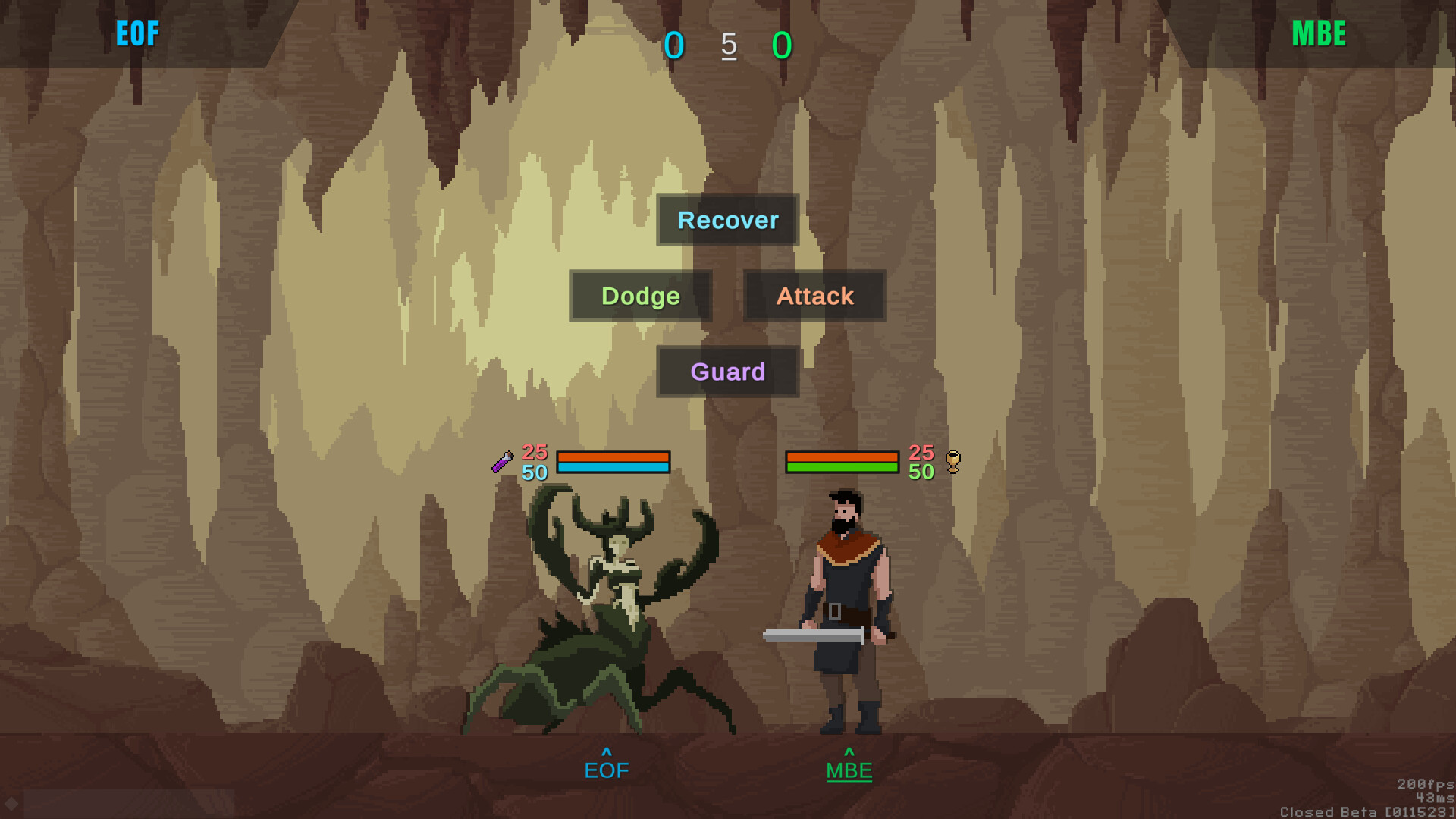Click the MBE player name in top-right

coord(1318,33)
